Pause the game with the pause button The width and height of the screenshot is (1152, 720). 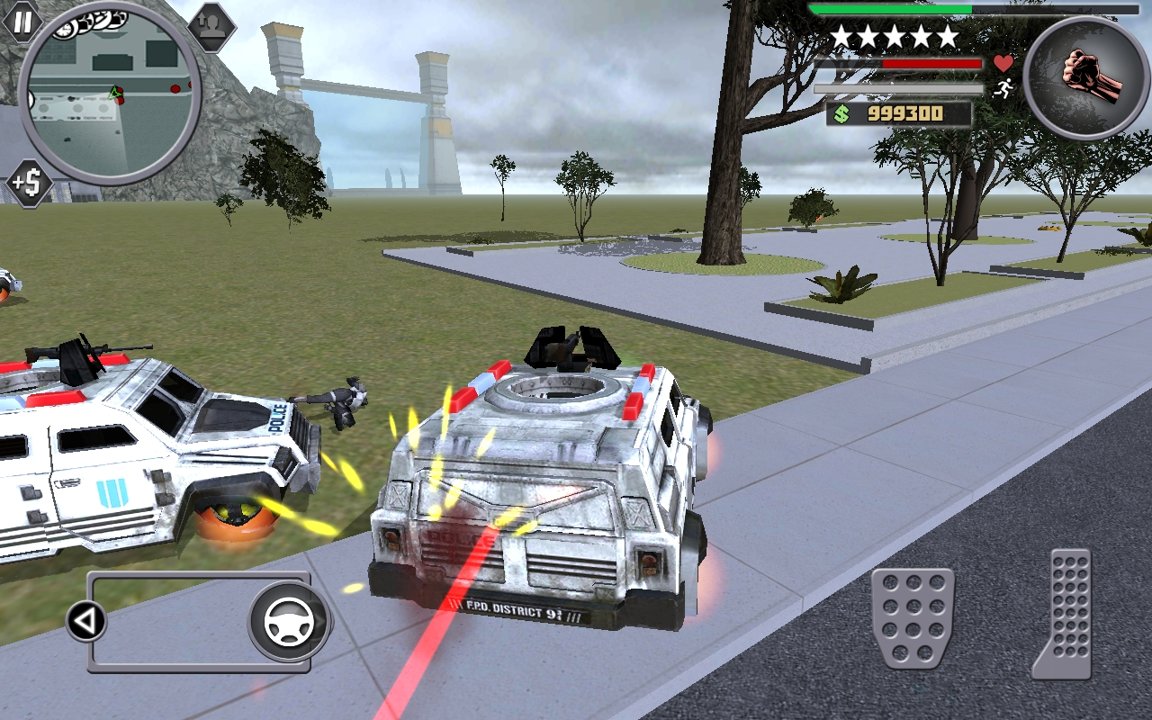pos(22,19)
